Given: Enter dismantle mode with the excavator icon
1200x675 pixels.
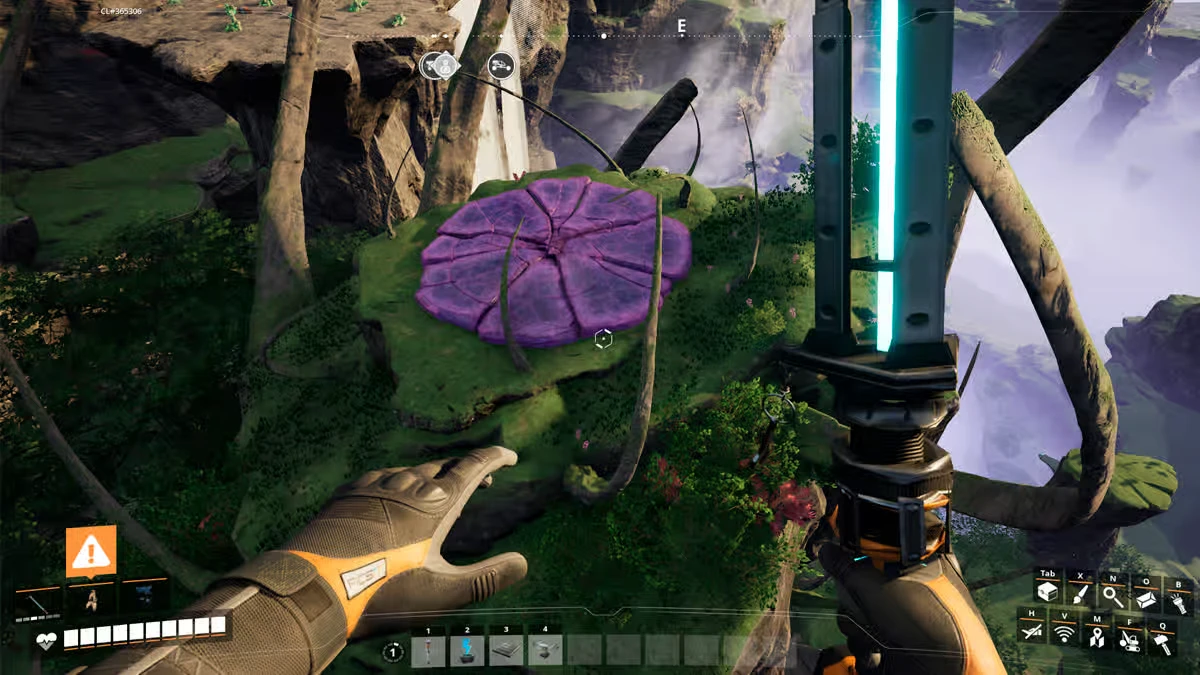Looking at the screenshot, I should coord(1129,639).
